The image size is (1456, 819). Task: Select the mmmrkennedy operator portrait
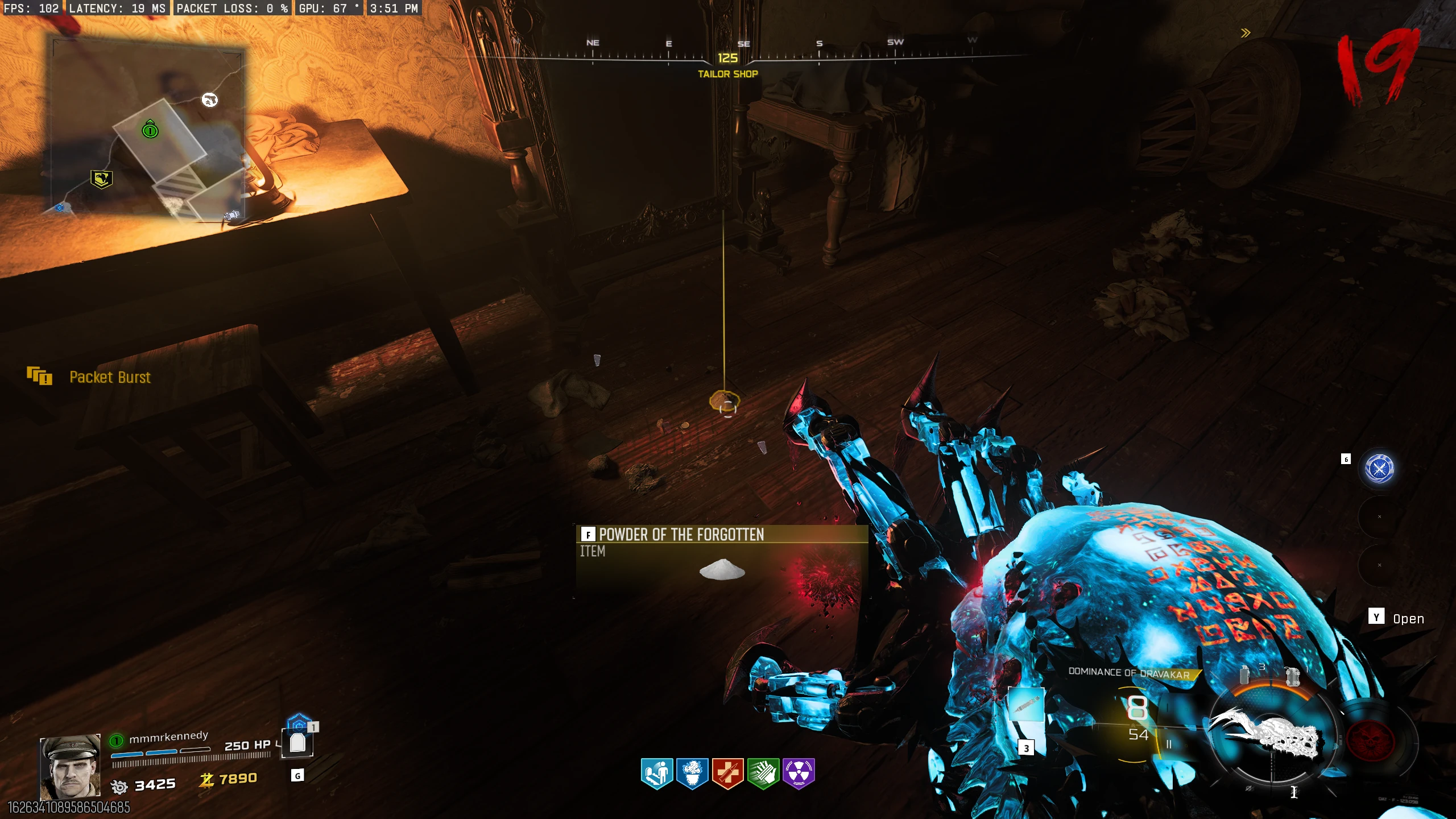[69, 767]
